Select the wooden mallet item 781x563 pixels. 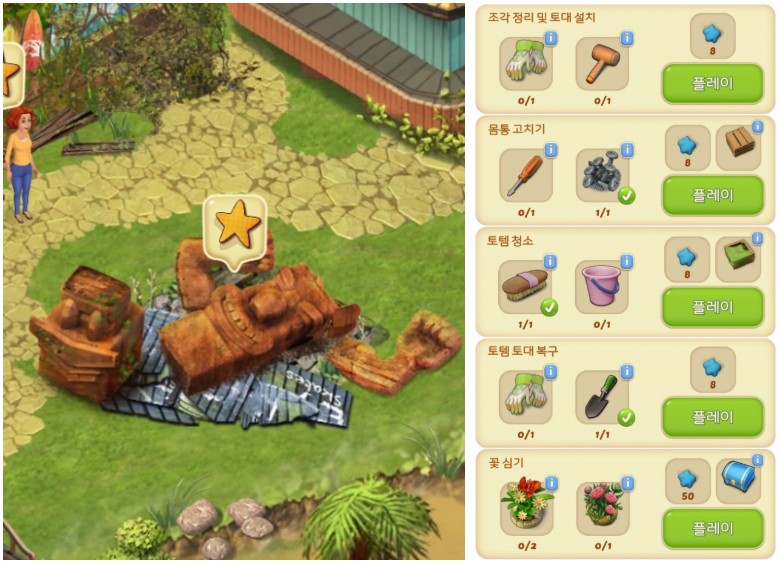[601, 65]
